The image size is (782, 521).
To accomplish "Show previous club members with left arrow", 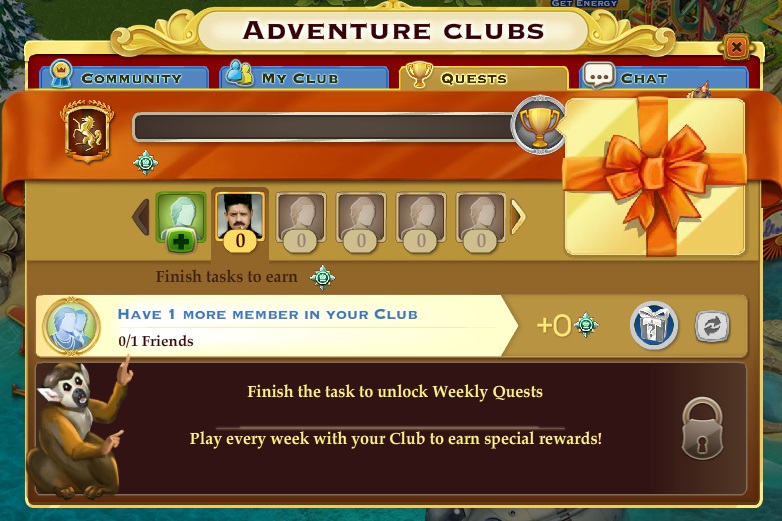I will pyautogui.click(x=141, y=217).
